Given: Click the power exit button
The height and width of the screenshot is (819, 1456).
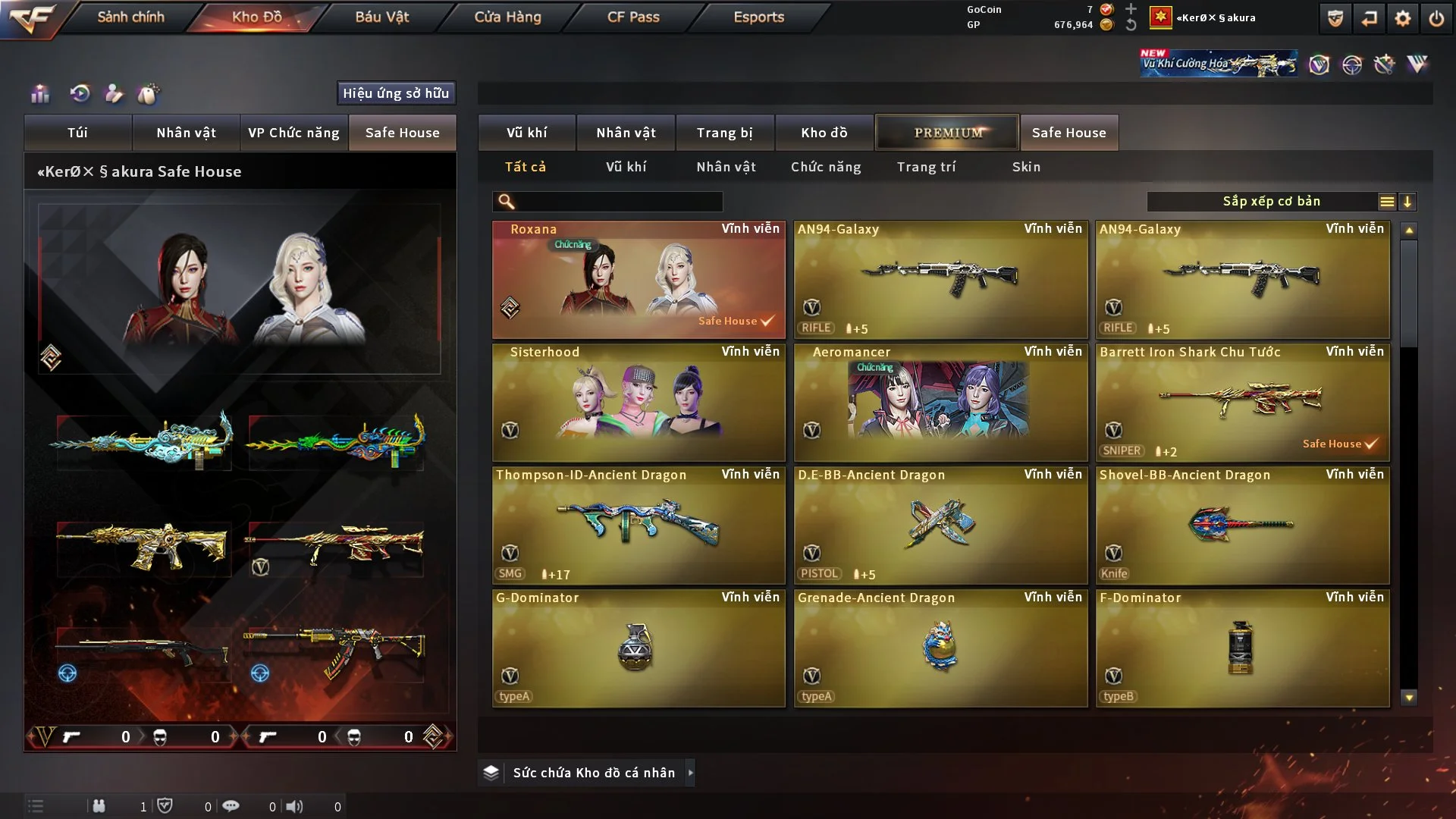Looking at the screenshot, I should 1436,18.
